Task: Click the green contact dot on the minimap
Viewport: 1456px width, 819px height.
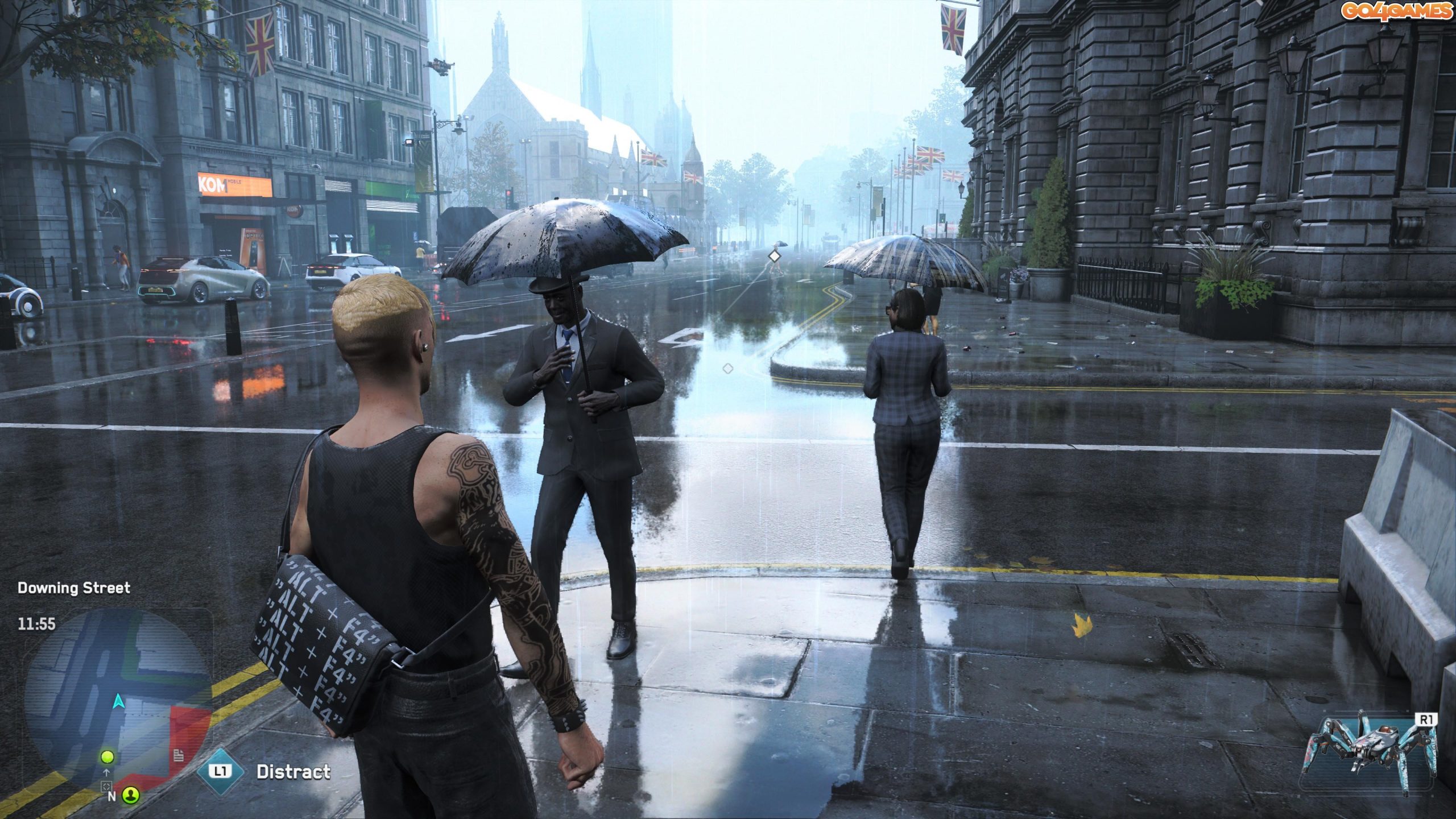Action: tap(107, 757)
